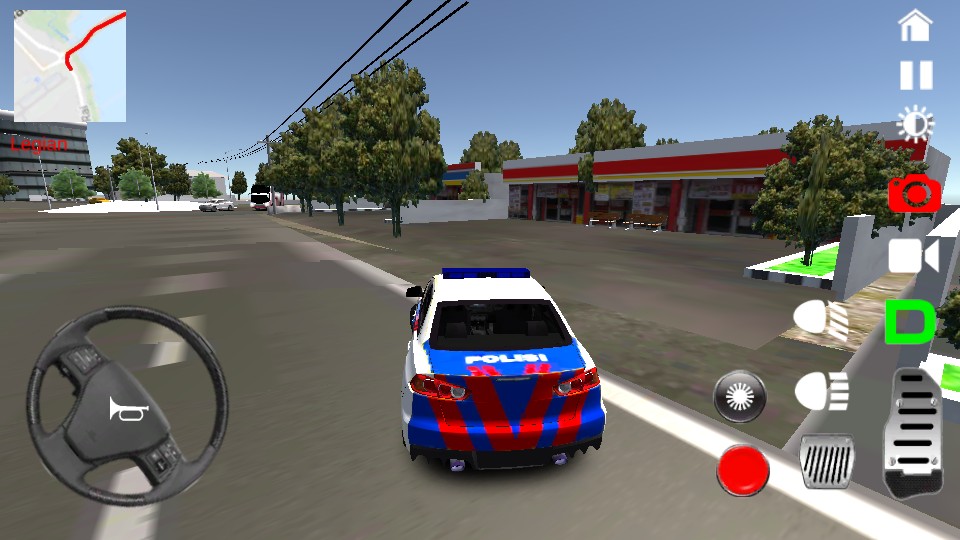The width and height of the screenshot is (960, 540).
Task: Take a screenshot with the red camera
Action: coord(914,192)
